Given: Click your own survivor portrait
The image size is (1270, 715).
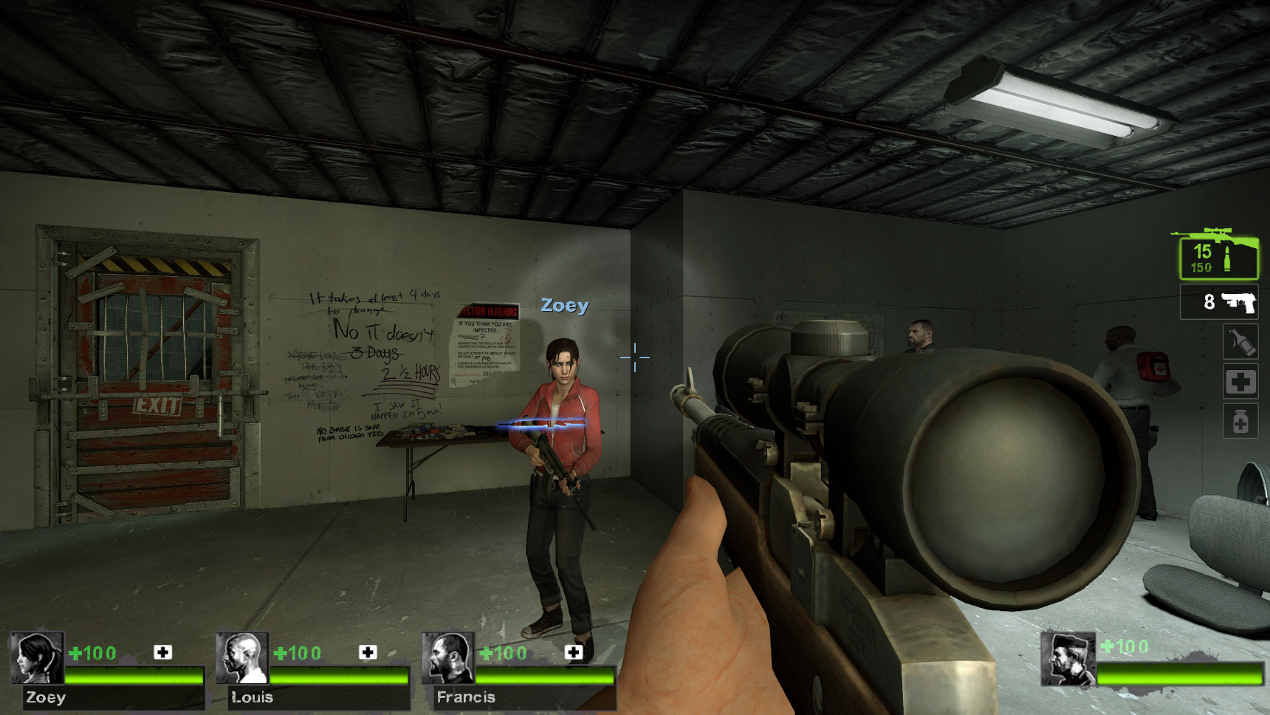Looking at the screenshot, I should 1067,658.
